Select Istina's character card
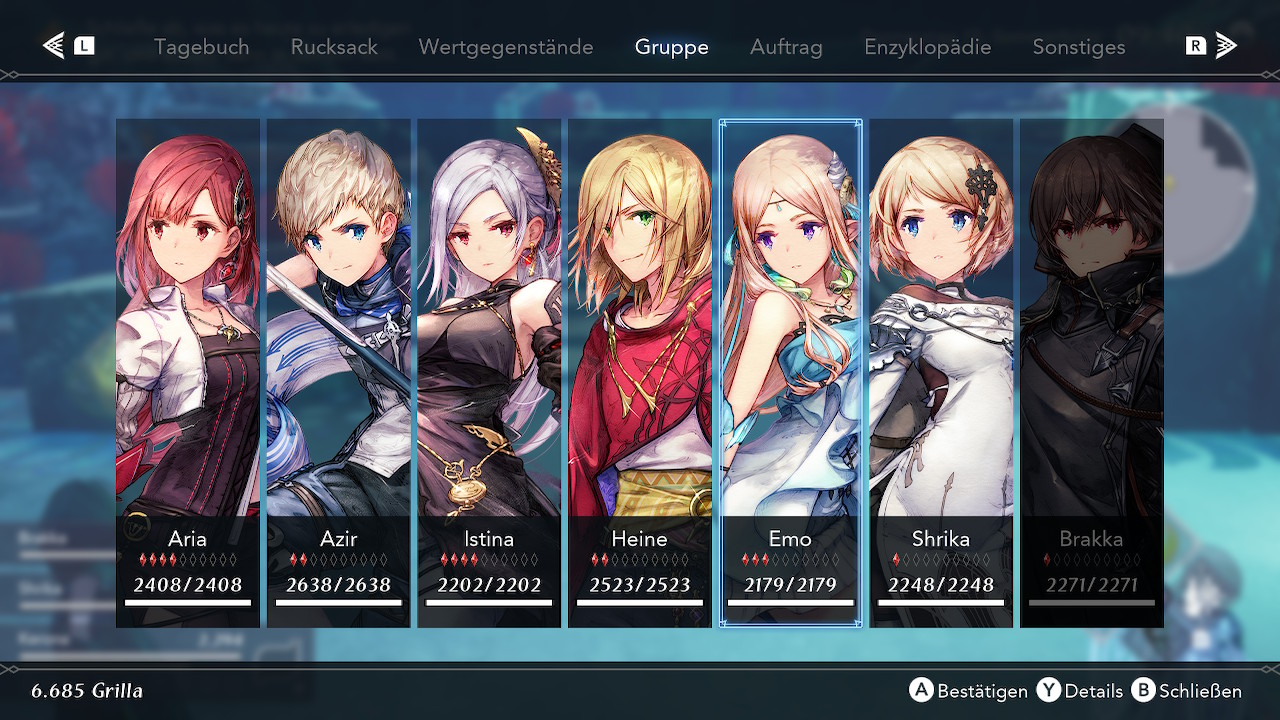1280x720 pixels. tap(489, 372)
